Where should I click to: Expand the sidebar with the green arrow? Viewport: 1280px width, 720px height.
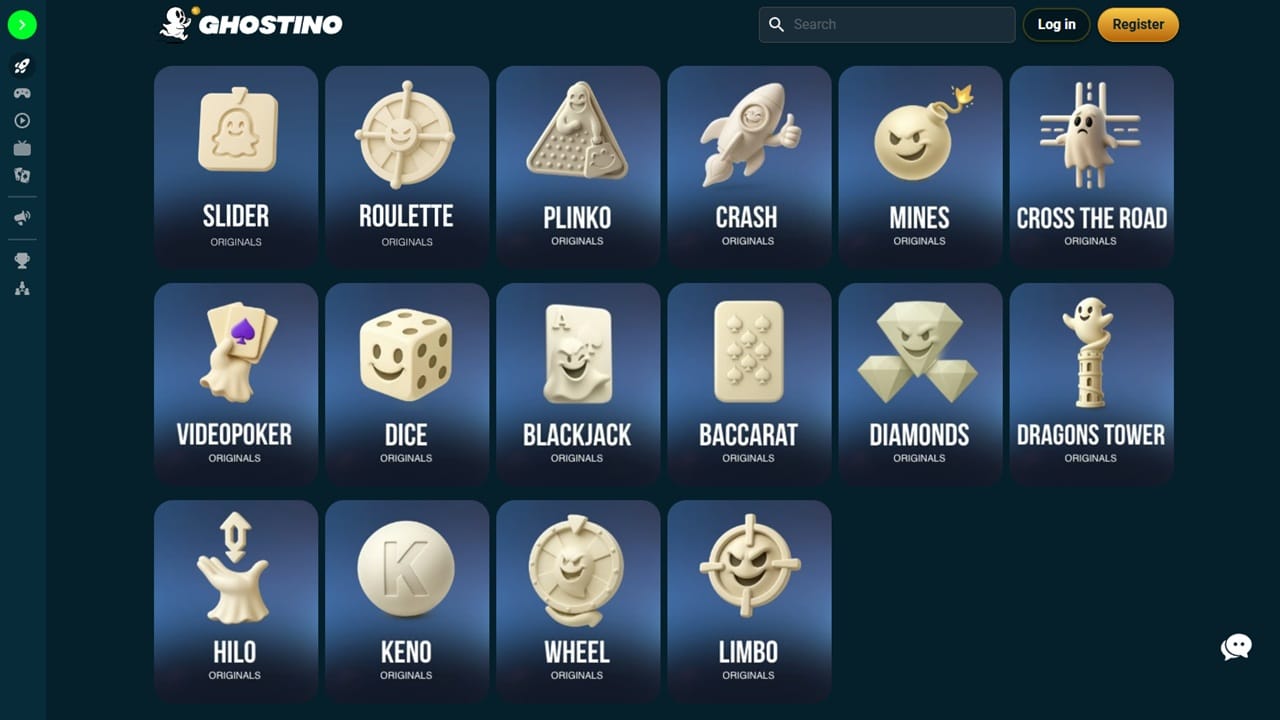[22, 24]
